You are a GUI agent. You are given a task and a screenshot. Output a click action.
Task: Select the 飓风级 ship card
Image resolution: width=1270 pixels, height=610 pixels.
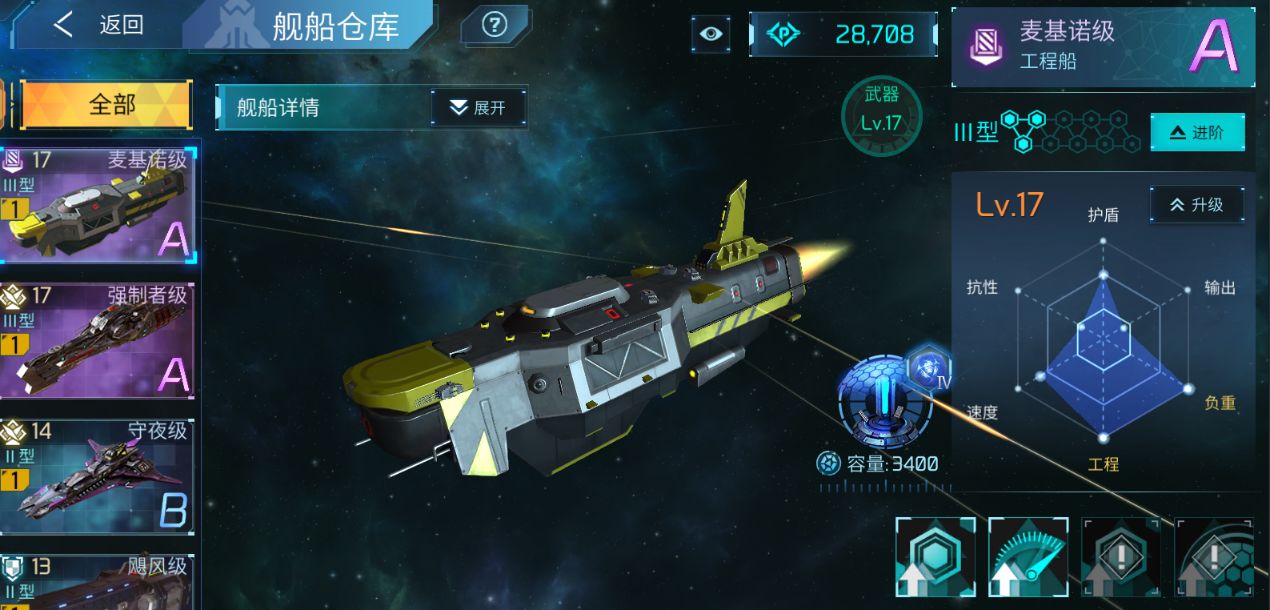98,582
